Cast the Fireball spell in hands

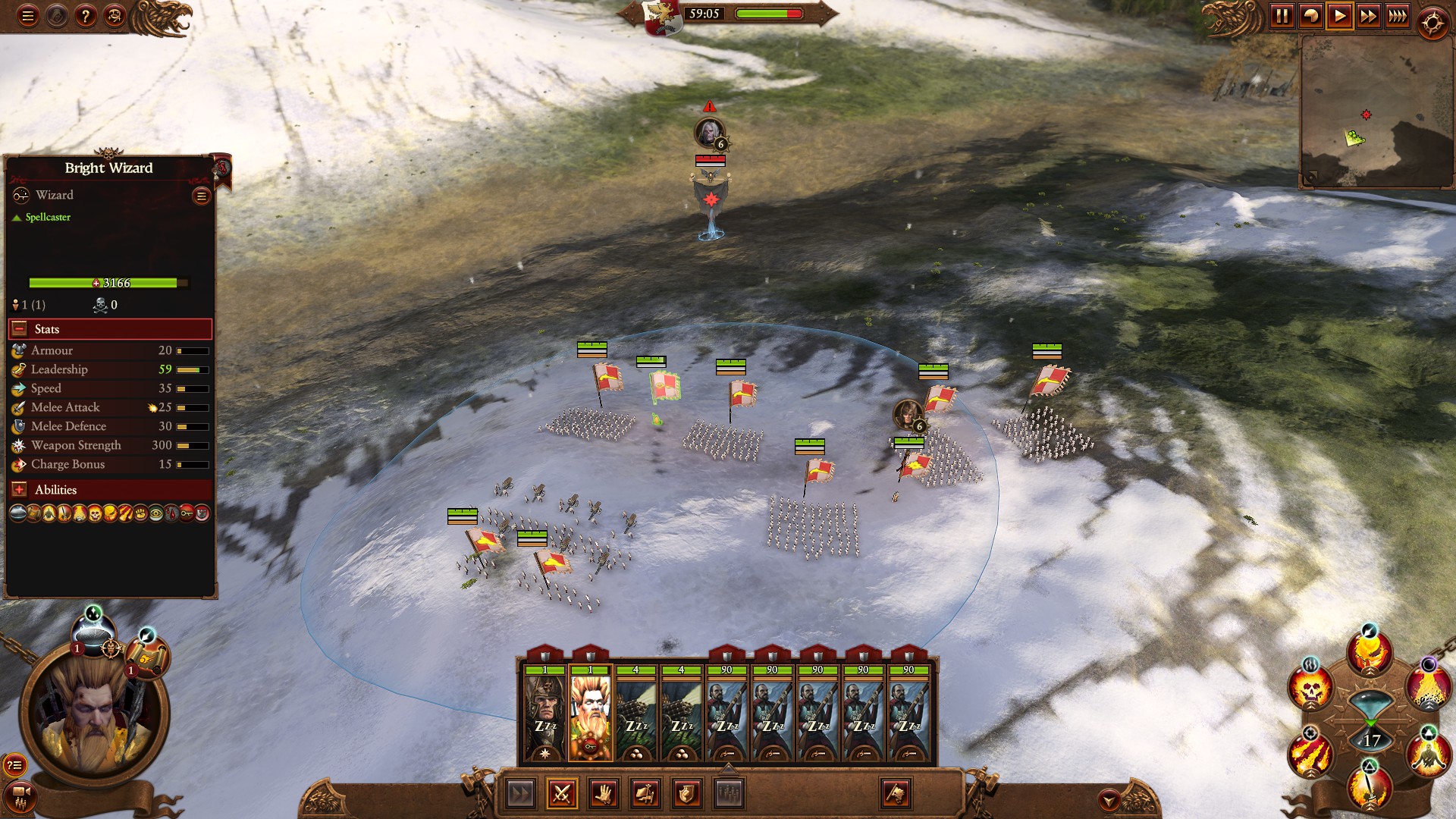[x=1370, y=652]
